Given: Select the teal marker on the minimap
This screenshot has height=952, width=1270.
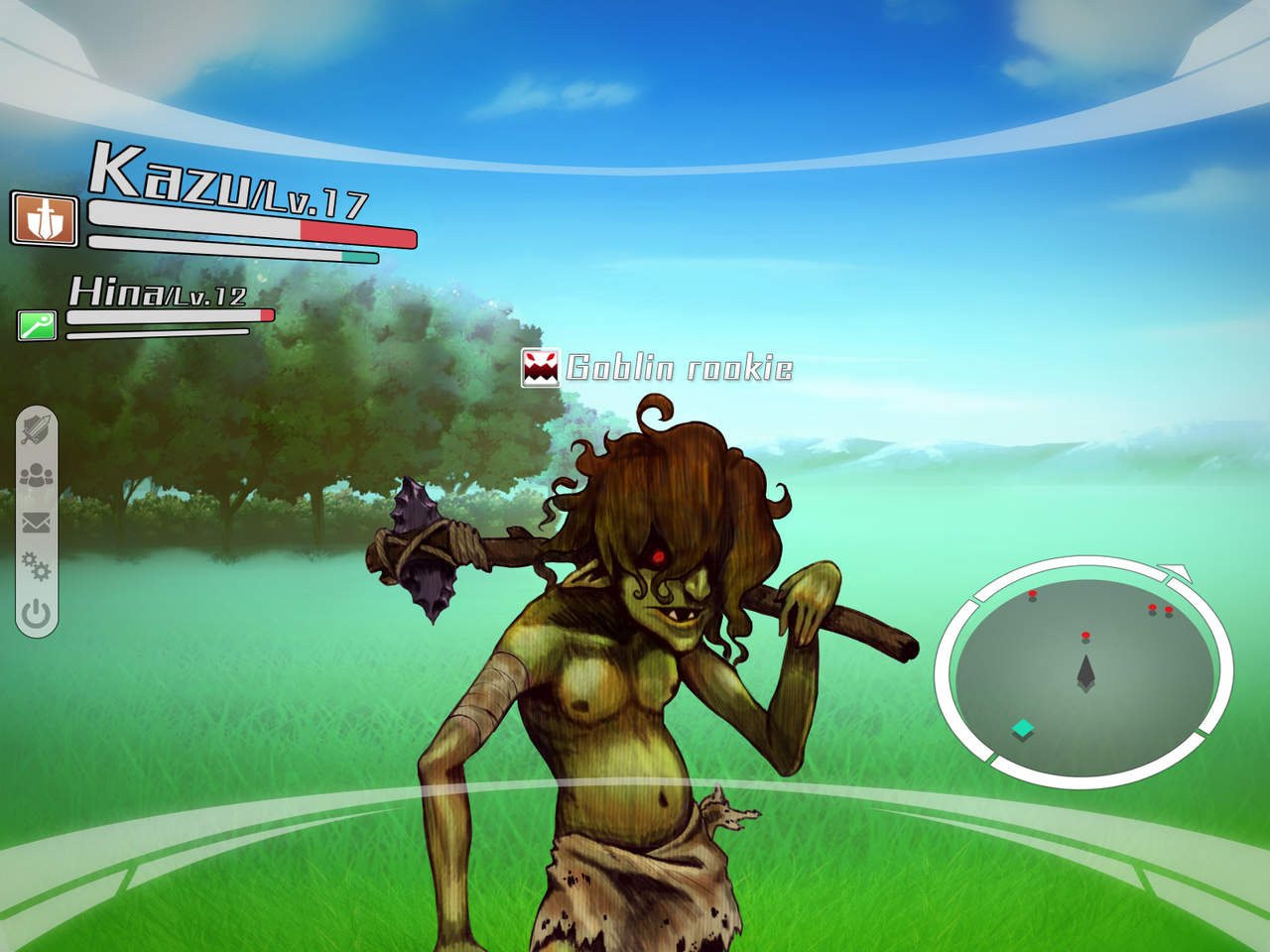Looking at the screenshot, I should 1023,730.
